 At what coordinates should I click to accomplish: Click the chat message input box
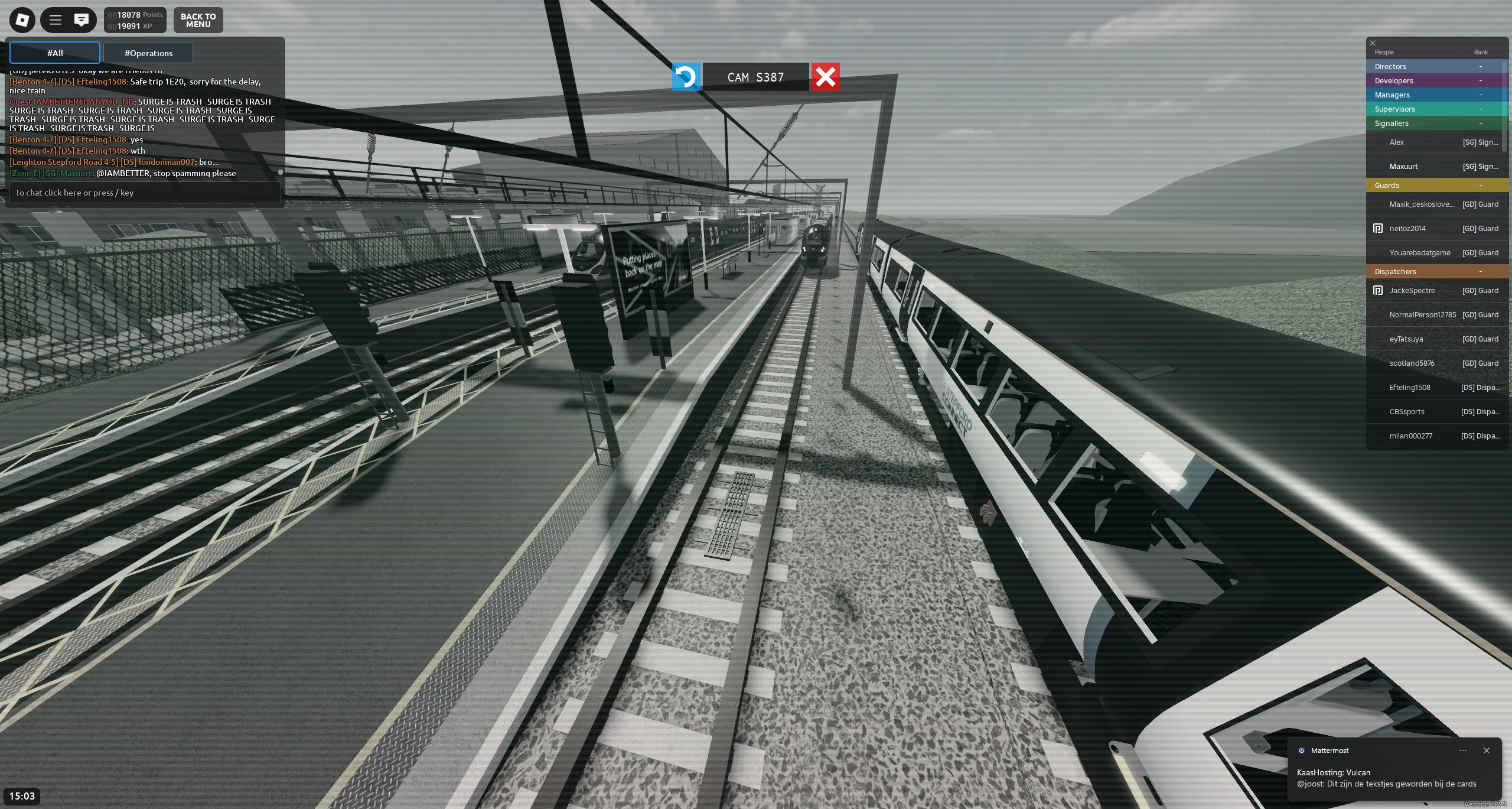tap(145, 193)
